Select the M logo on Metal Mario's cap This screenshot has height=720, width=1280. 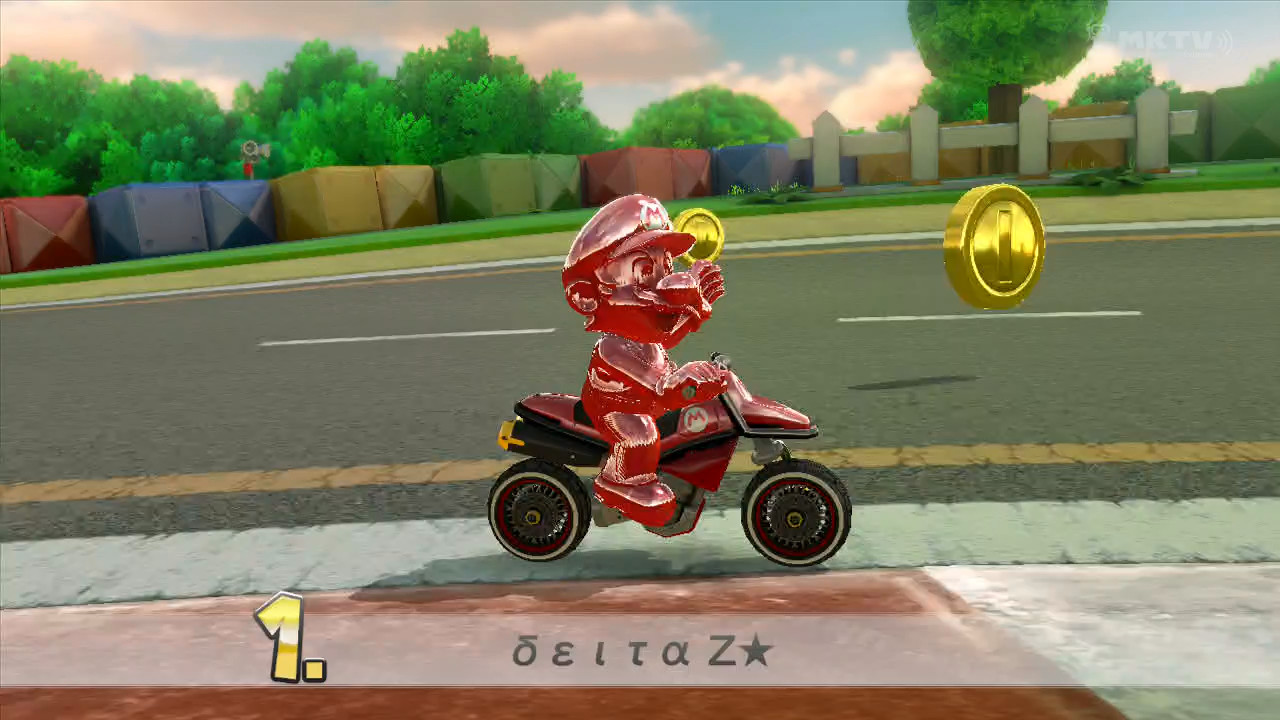[x=650, y=215]
